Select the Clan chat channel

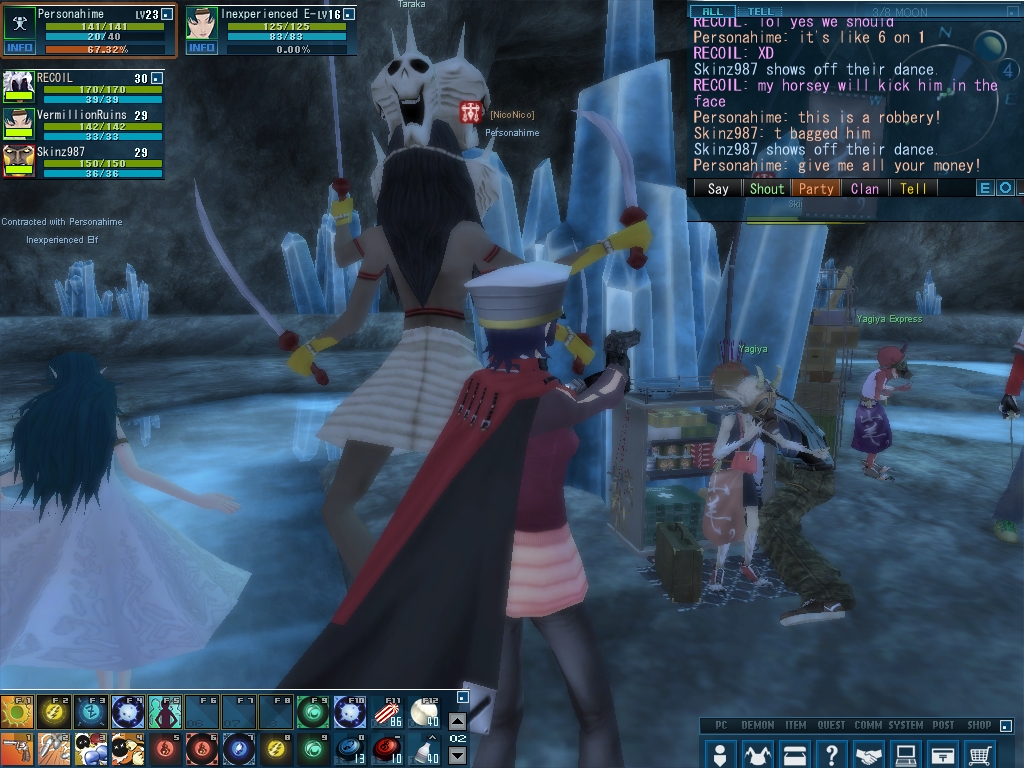tap(865, 188)
